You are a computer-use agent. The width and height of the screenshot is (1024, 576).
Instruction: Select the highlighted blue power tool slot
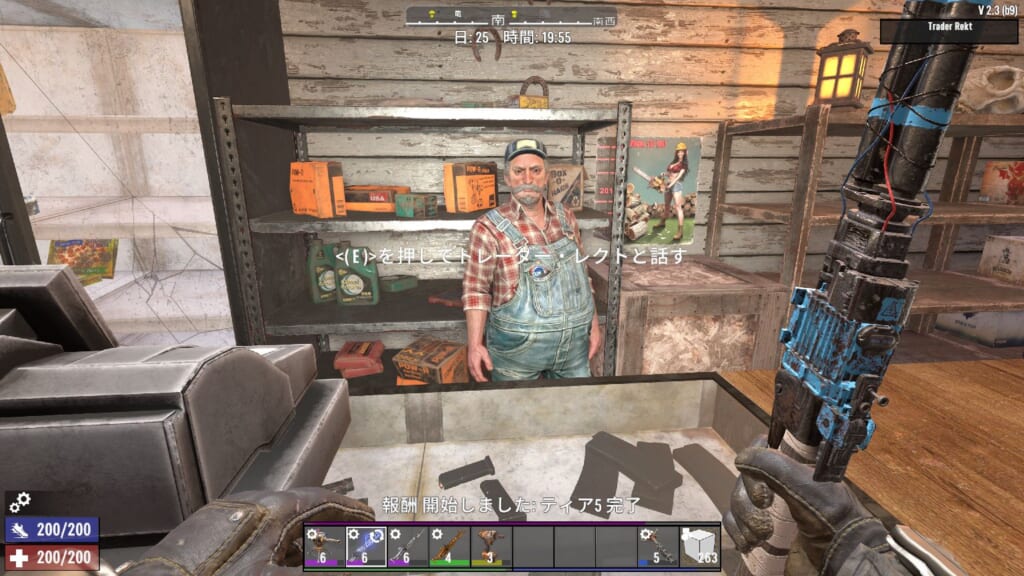click(366, 546)
